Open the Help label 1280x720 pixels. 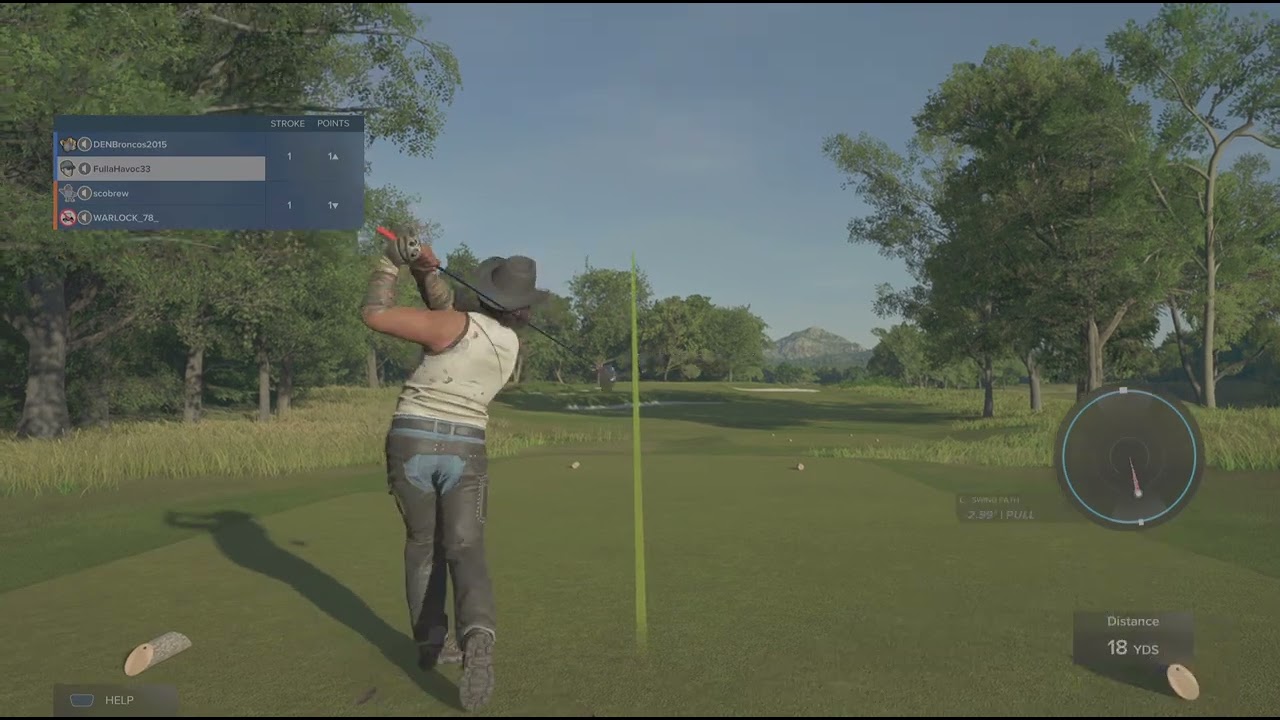(118, 700)
